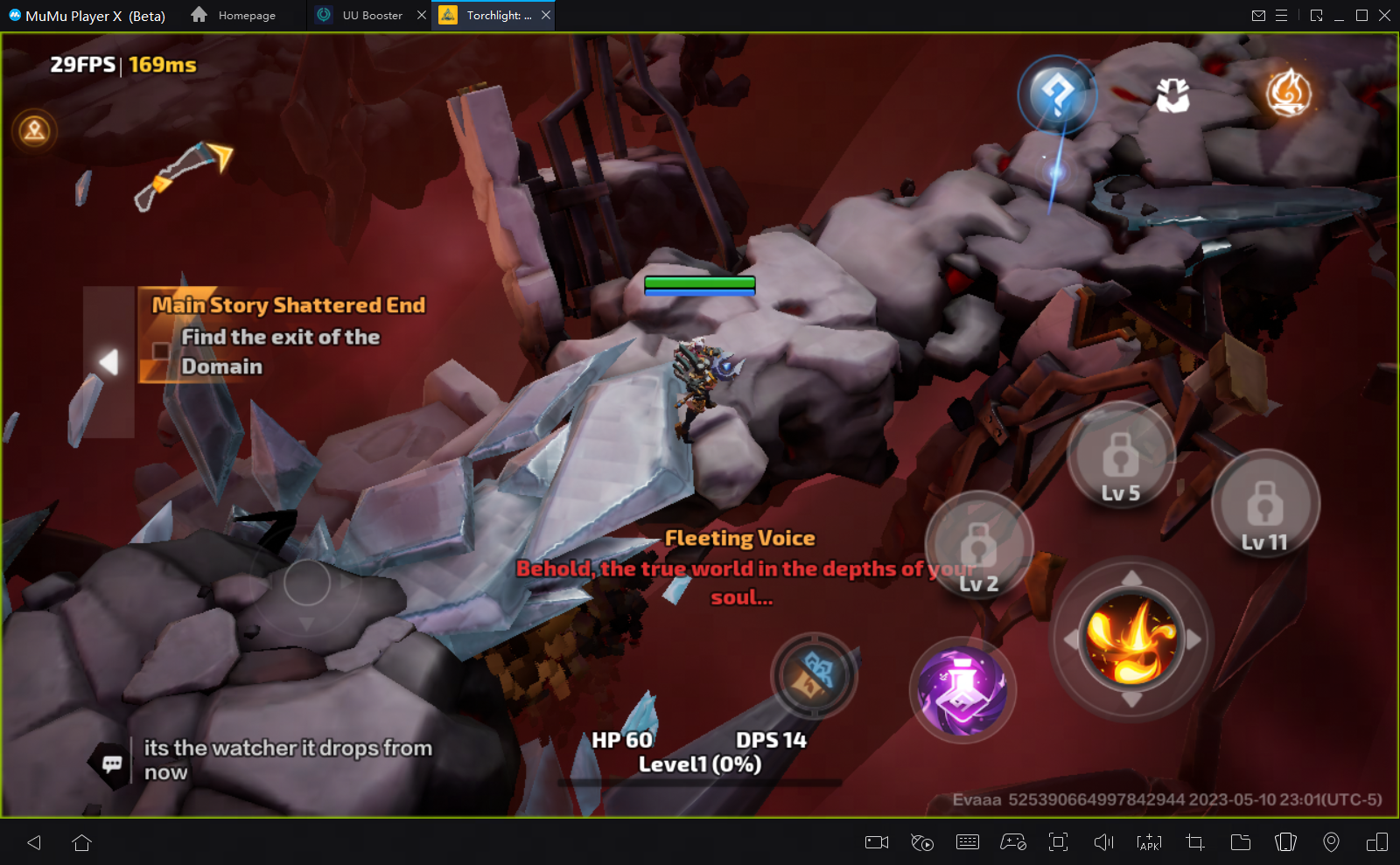Viewport: 1400px width, 865px height.
Task: Tap the virtual joystick circle
Action: 307,582
